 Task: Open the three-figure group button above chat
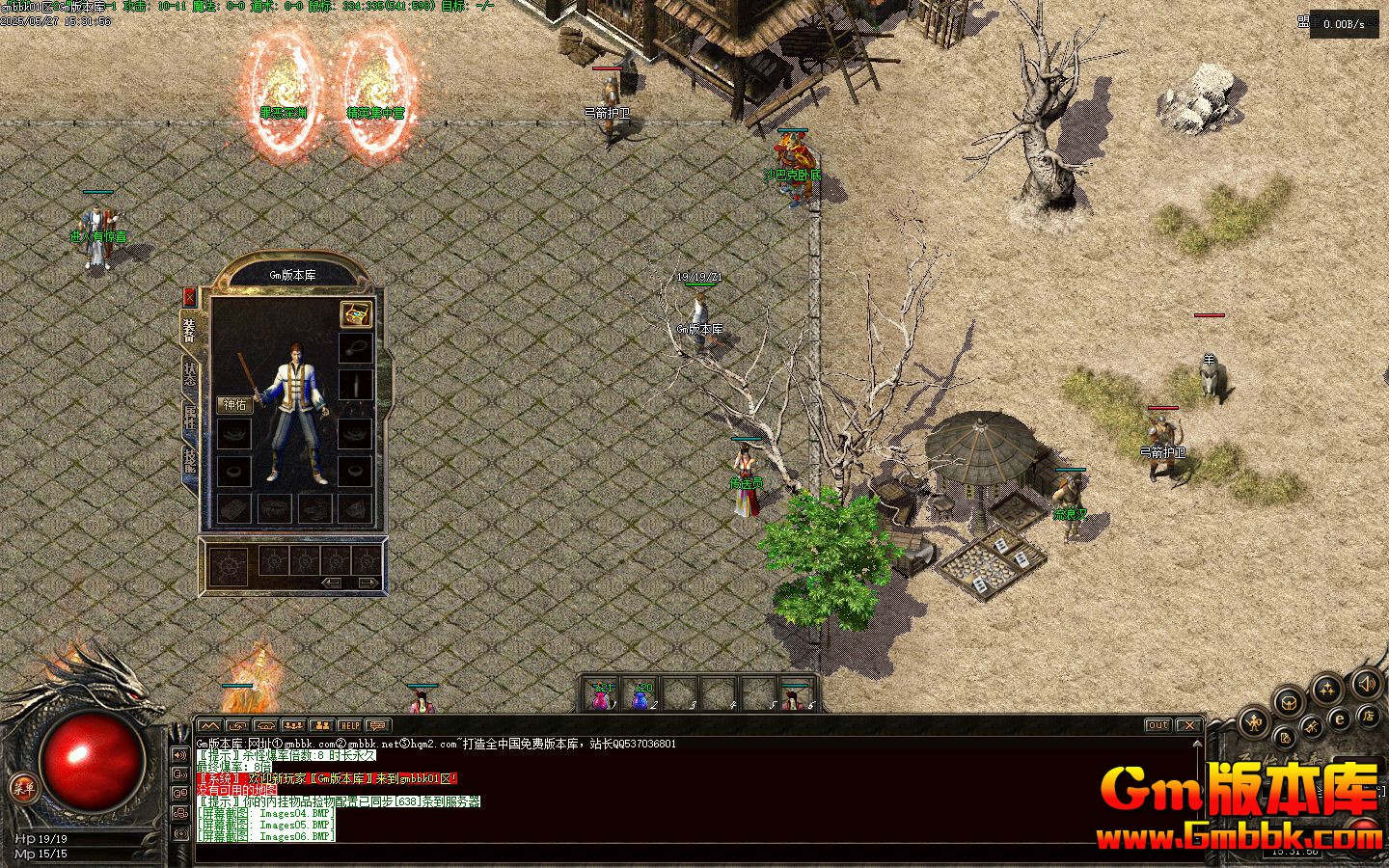coord(293,725)
